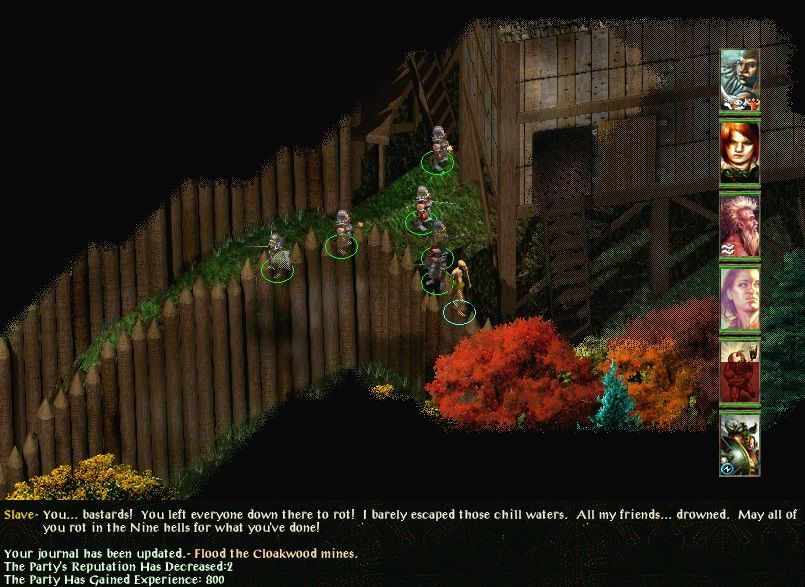Choose the horned-helmet warrior portrait

[740, 444]
